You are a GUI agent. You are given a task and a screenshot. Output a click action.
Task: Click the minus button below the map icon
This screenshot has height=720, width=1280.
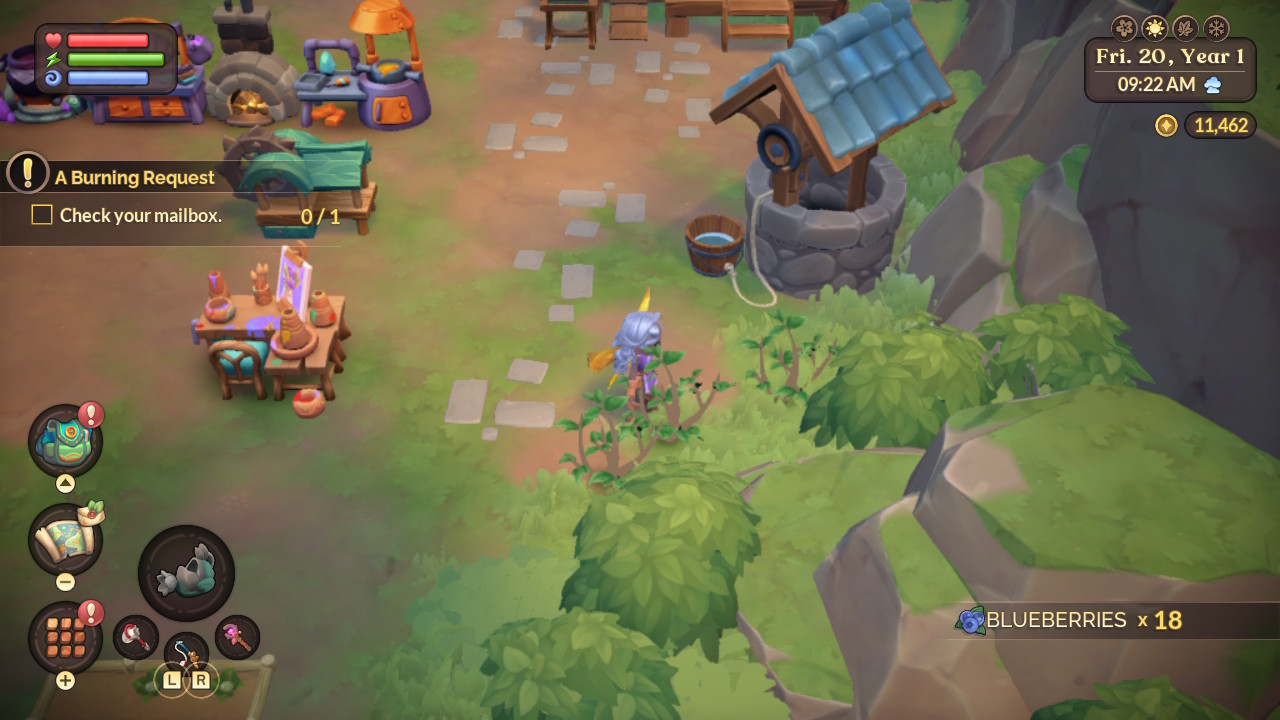[x=64, y=581]
